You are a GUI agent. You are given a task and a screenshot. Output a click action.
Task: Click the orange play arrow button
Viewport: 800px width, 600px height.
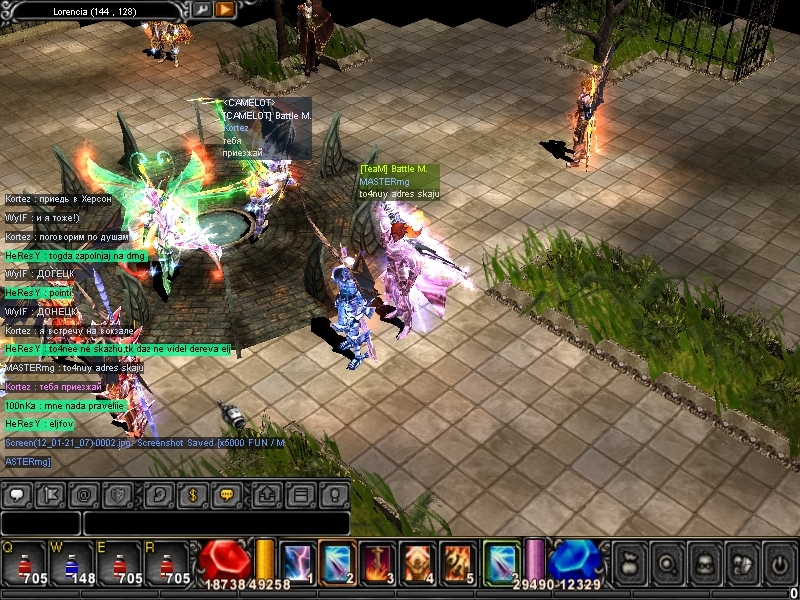coord(225,9)
